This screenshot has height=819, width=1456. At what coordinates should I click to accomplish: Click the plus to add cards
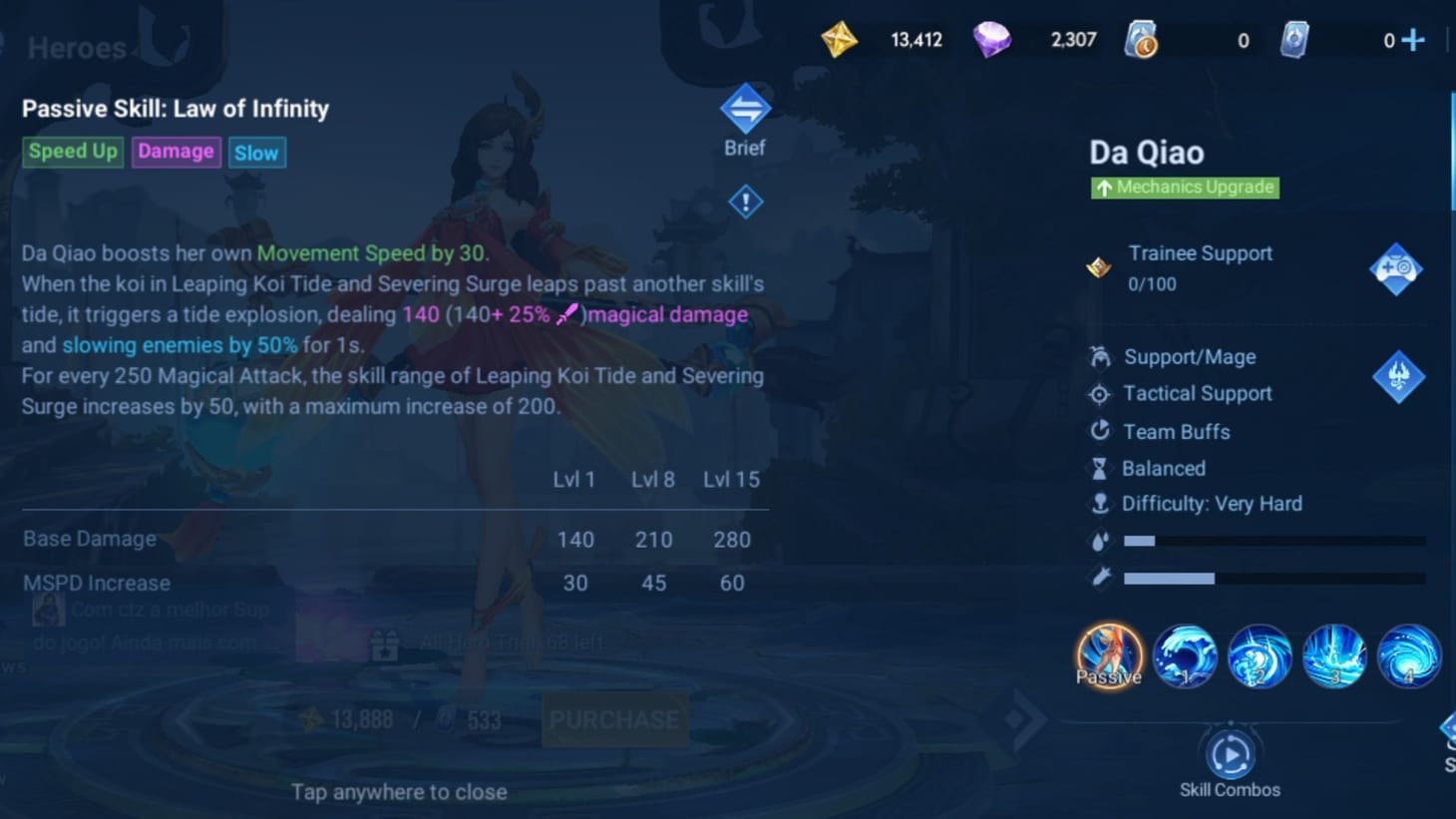(1412, 40)
